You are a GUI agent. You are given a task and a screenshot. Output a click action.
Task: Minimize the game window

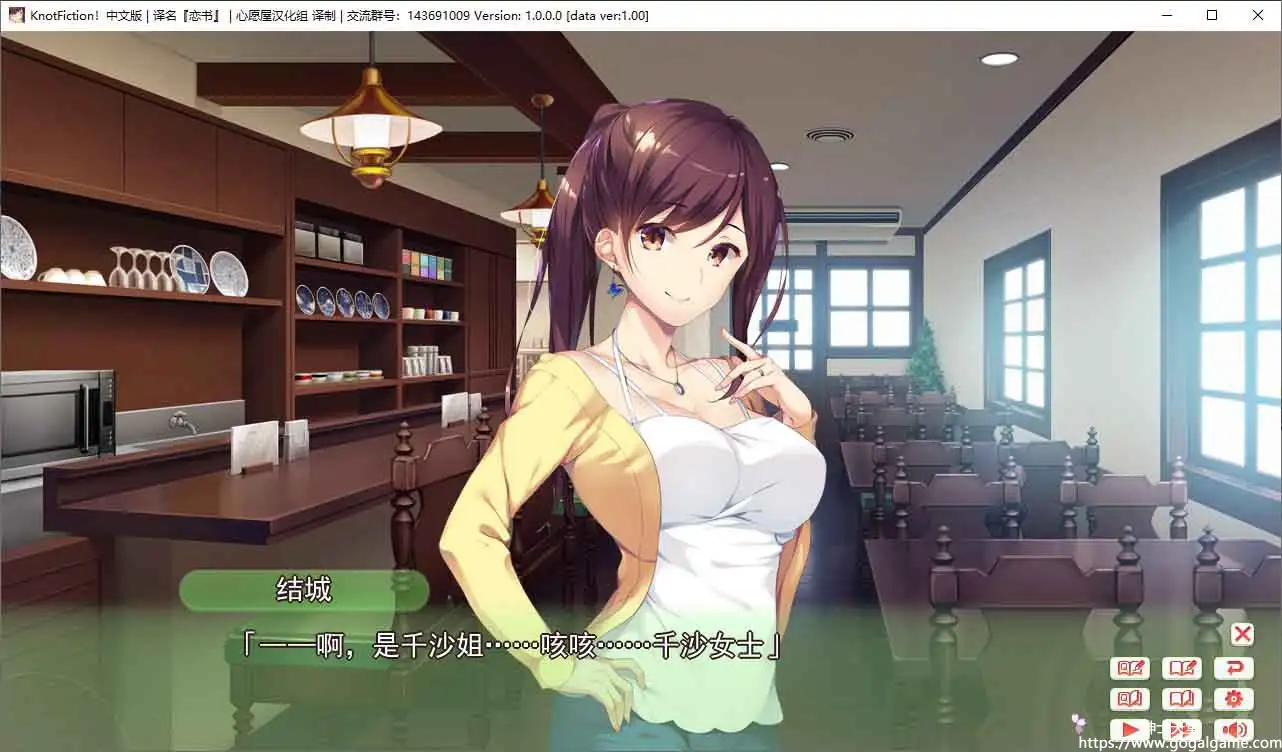[x=1166, y=15]
